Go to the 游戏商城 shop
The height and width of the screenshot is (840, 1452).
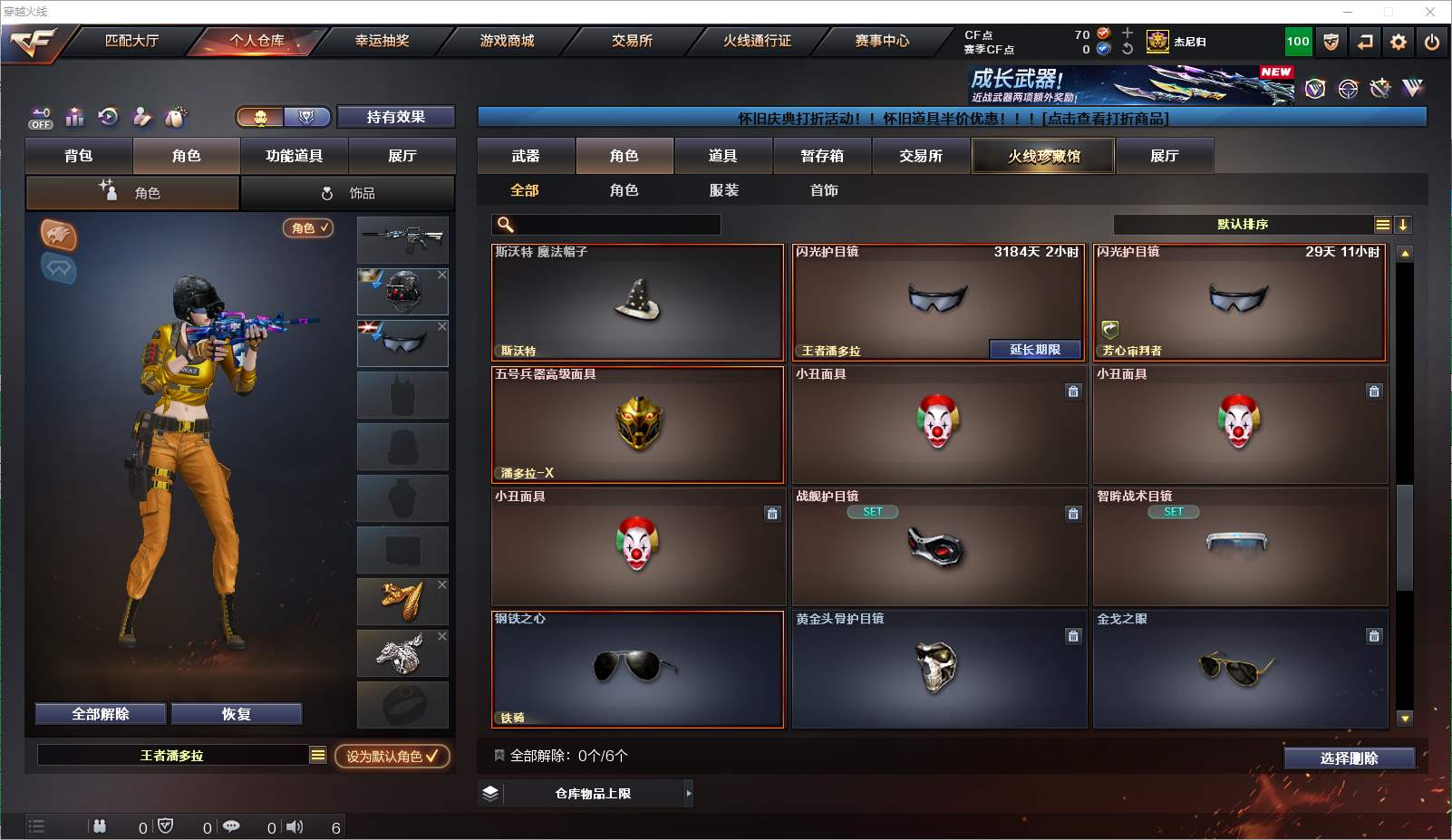[507, 41]
